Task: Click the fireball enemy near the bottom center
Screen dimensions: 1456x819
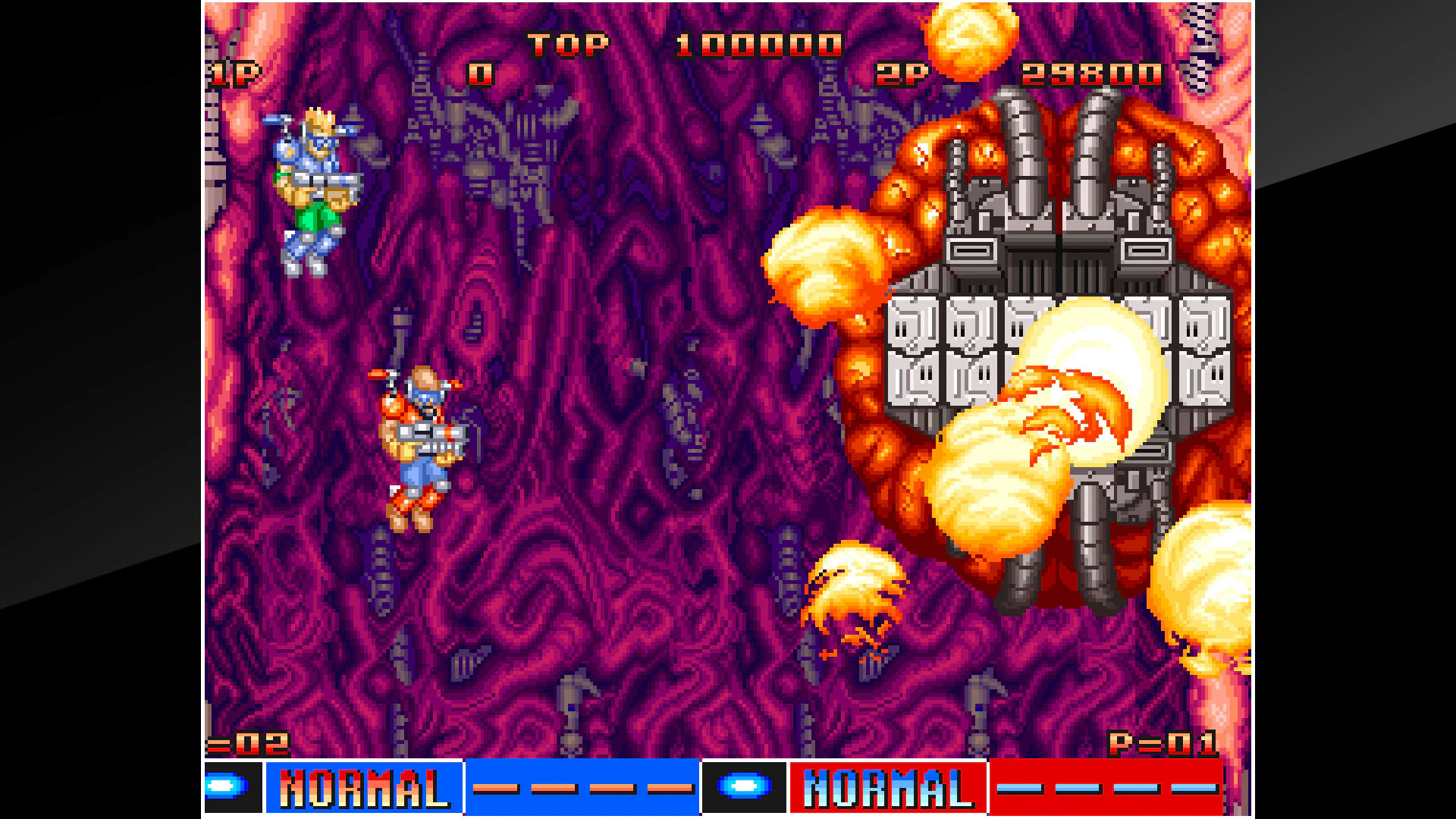Action: click(857, 599)
